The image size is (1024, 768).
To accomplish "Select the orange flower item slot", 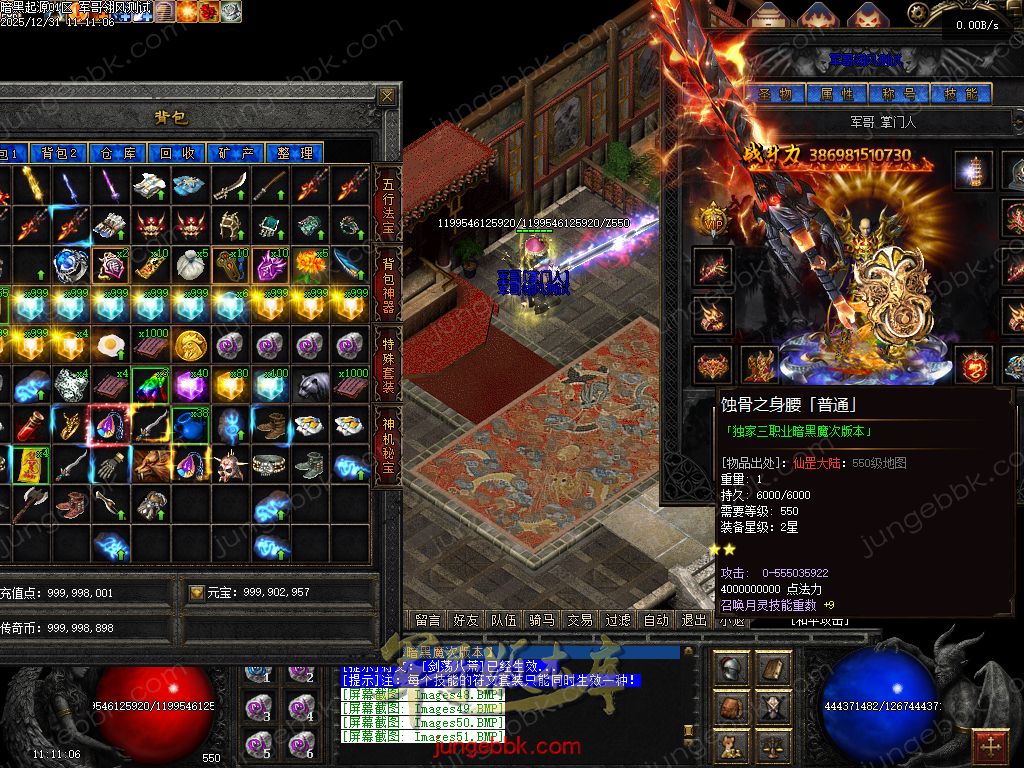I will click(x=308, y=265).
